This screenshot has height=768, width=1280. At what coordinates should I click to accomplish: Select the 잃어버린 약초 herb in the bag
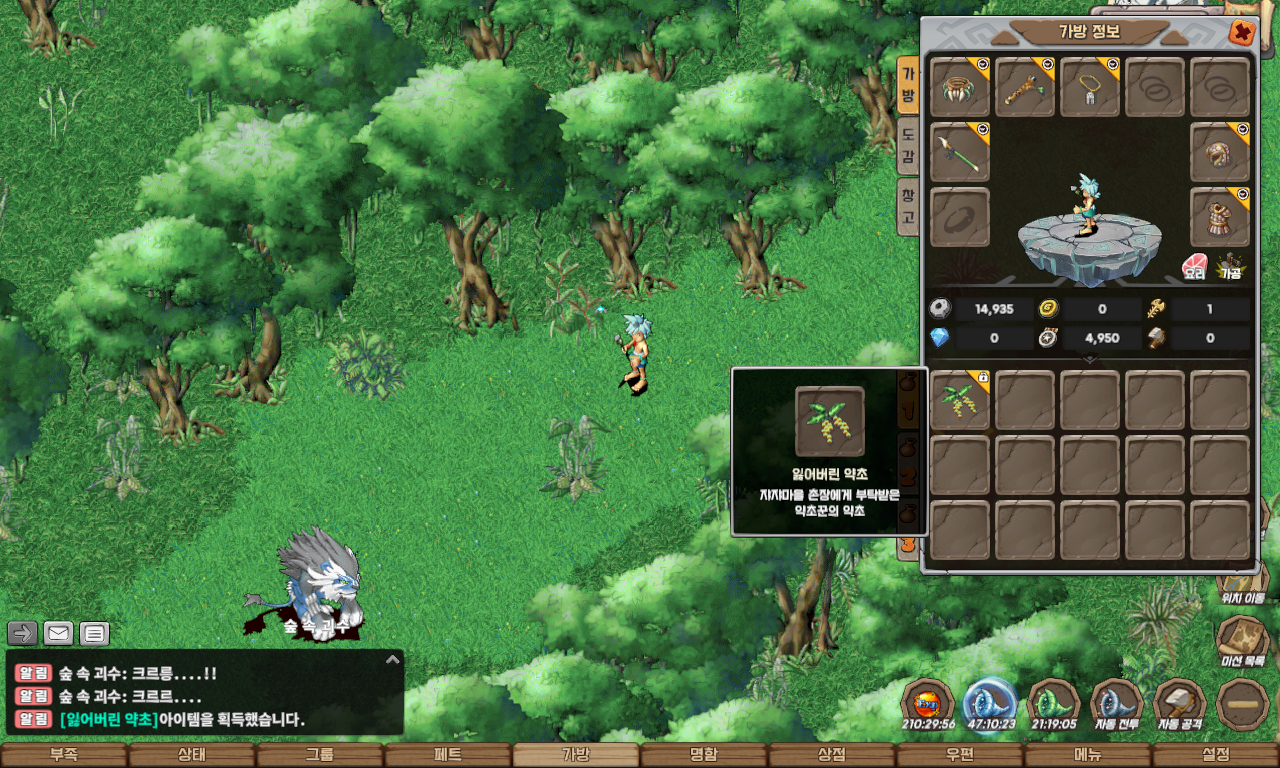coord(960,400)
